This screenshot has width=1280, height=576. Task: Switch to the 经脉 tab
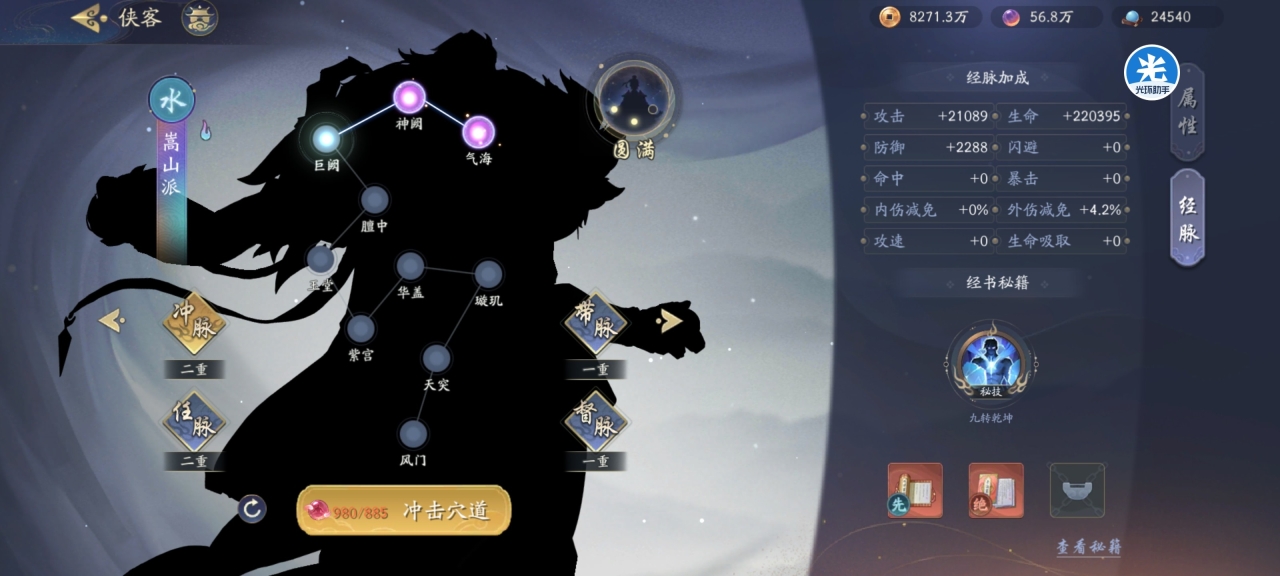coord(1187,218)
